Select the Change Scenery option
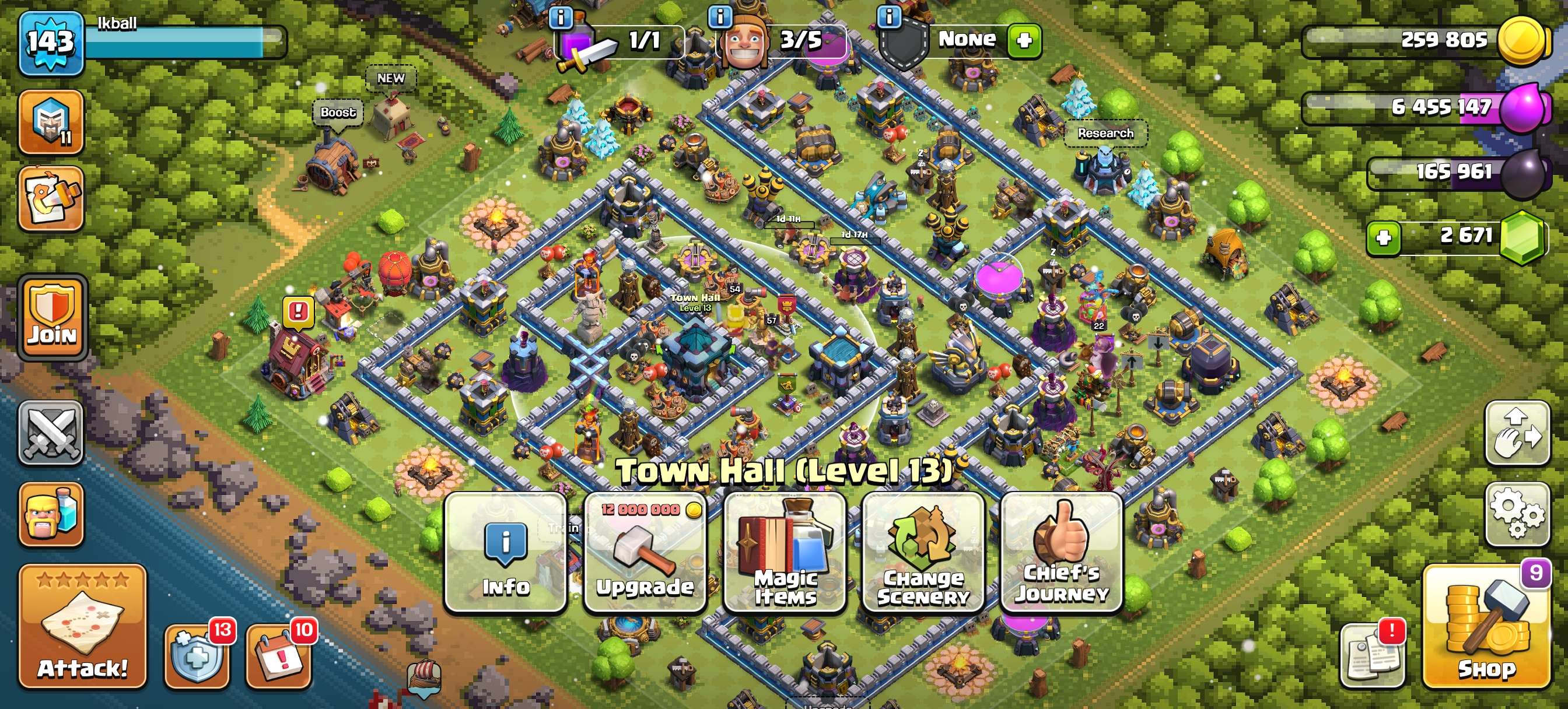Image resolution: width=1568 pixels, height=709 pixels. [923, 552]
